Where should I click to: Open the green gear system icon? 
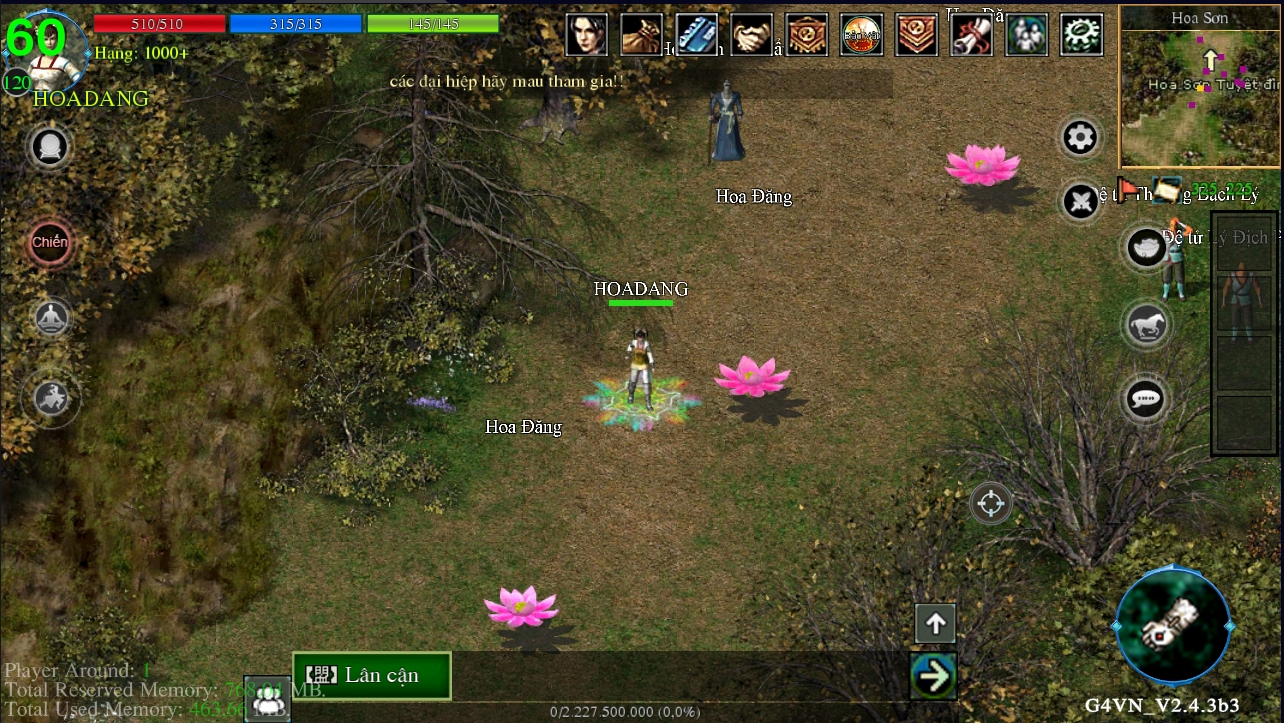1081,35
